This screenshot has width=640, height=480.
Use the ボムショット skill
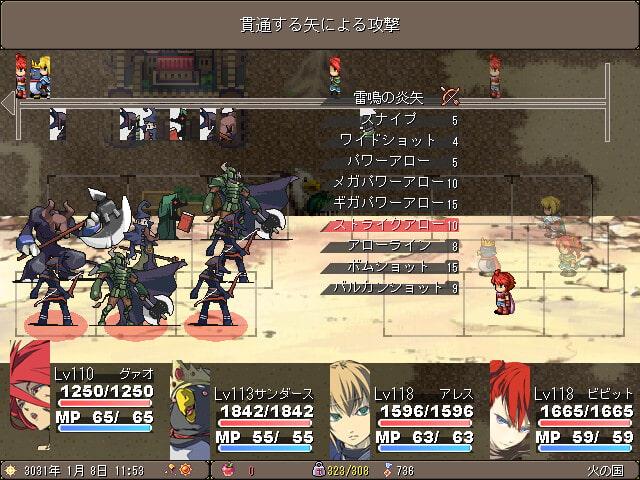point(390,267)
